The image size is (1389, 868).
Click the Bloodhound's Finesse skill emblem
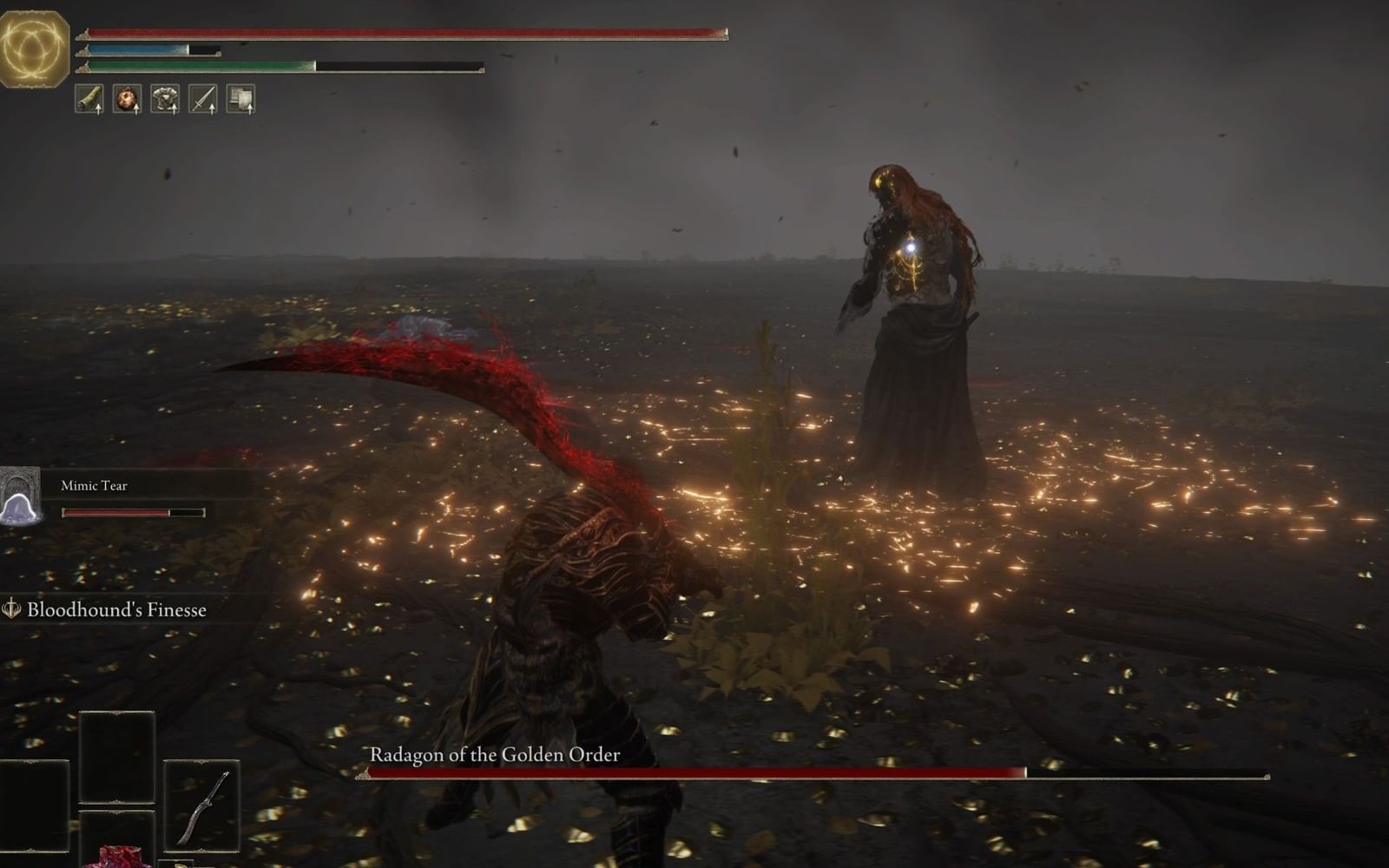pyautogui.click(x=12, y=609)
